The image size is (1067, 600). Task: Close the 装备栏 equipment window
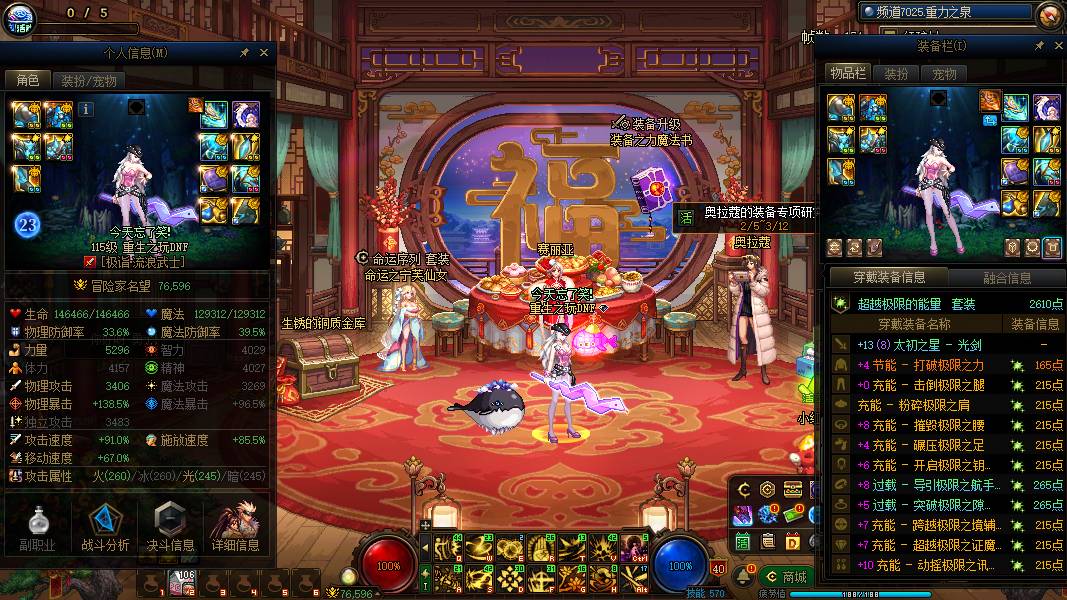(1056, 46)
